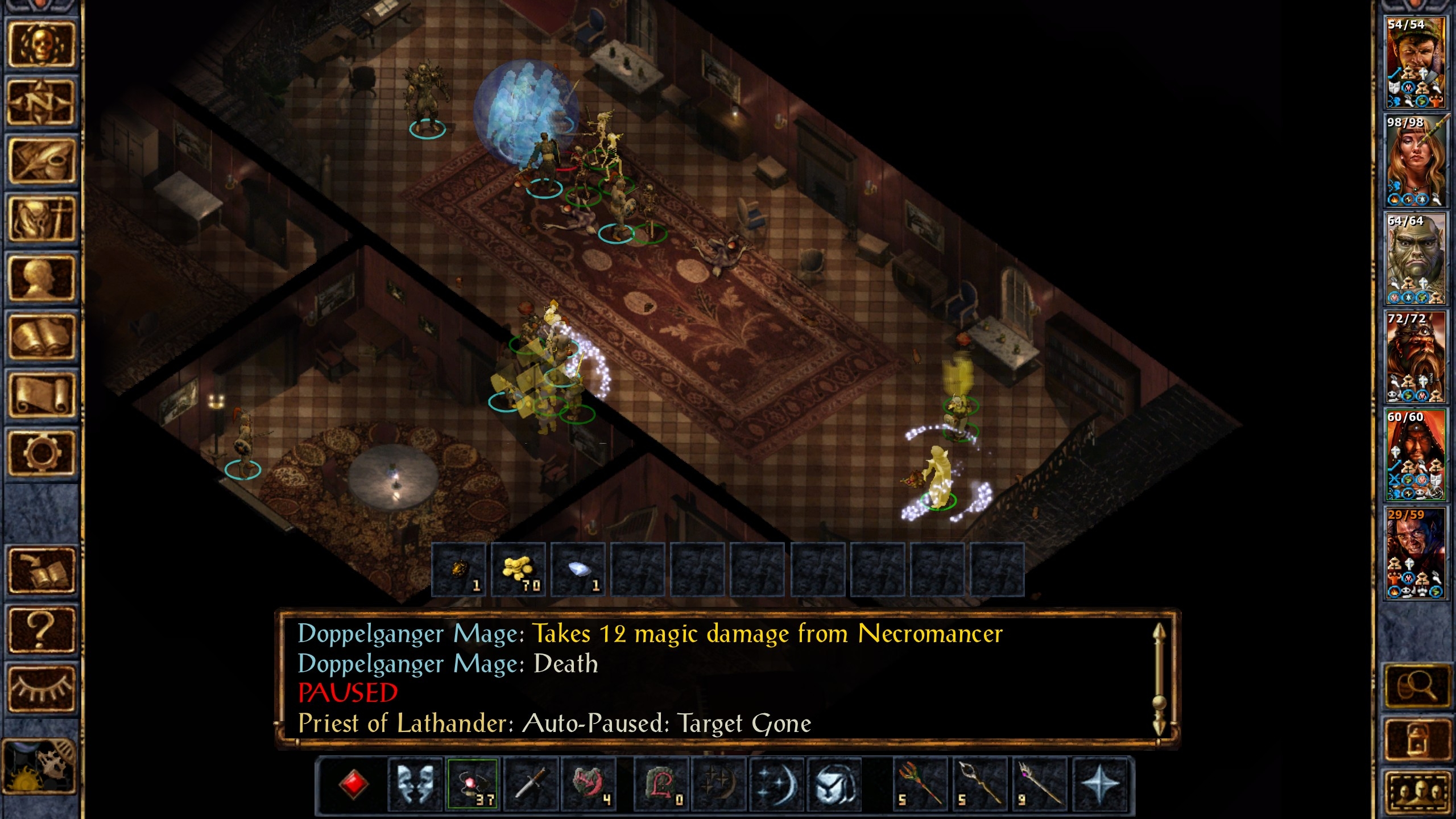Image resolution: width=1456 pixels, height=819 pixels.
Task: Click the magnifying glass button
Action: click(1416, 686)
